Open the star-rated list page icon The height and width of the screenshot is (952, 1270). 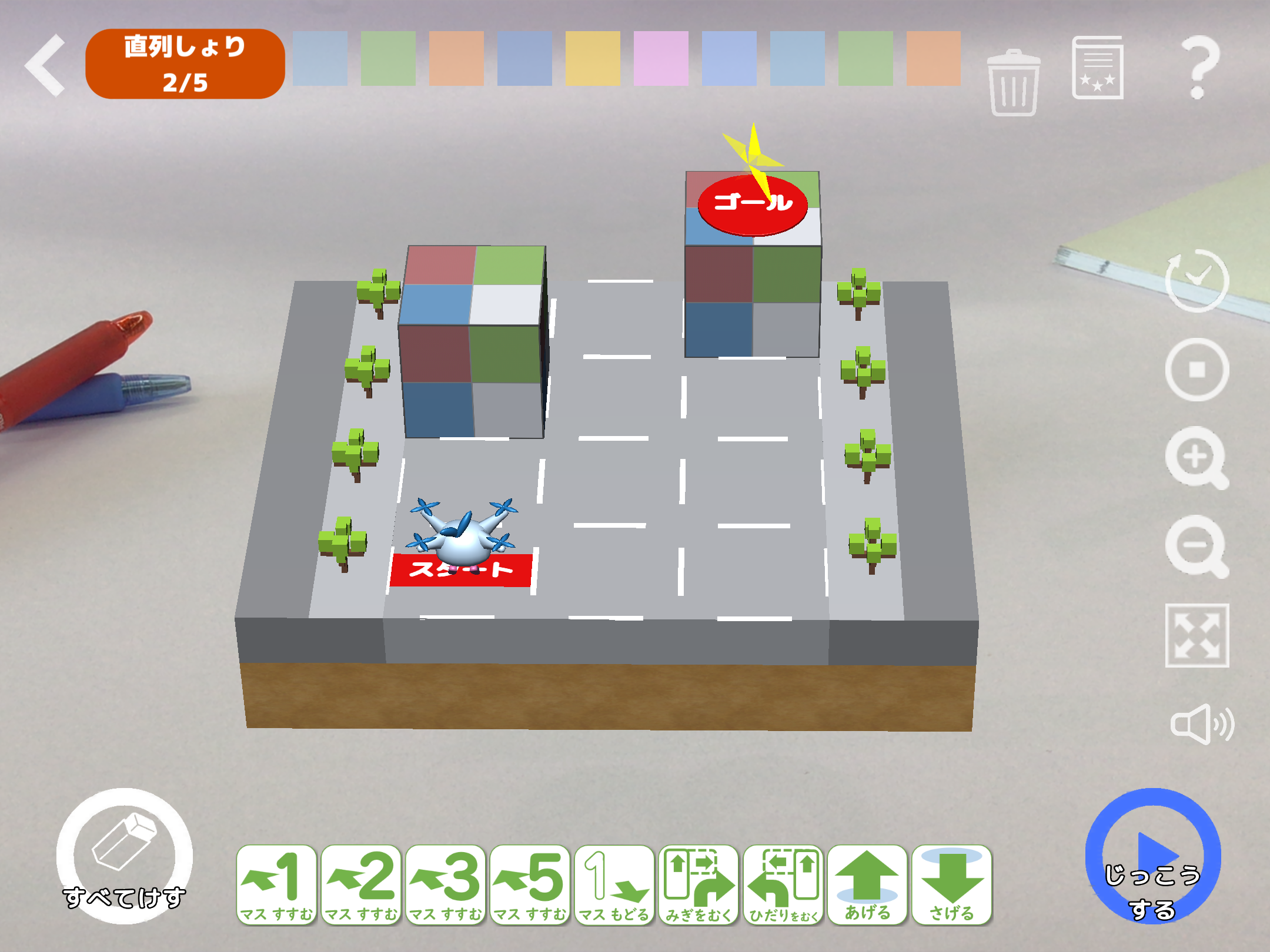(1097, 68)
